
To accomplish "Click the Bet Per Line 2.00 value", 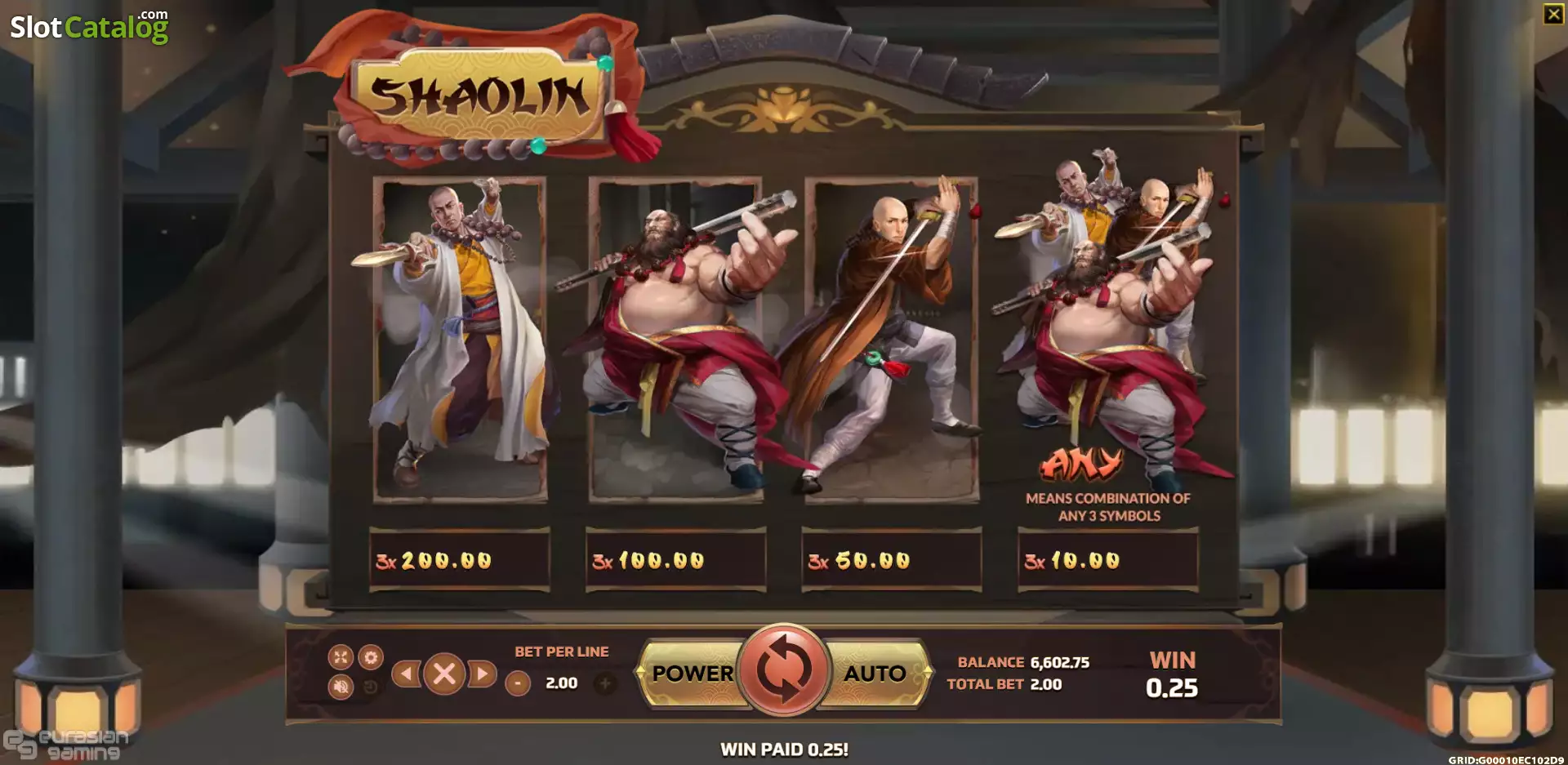I will point(560,683).
